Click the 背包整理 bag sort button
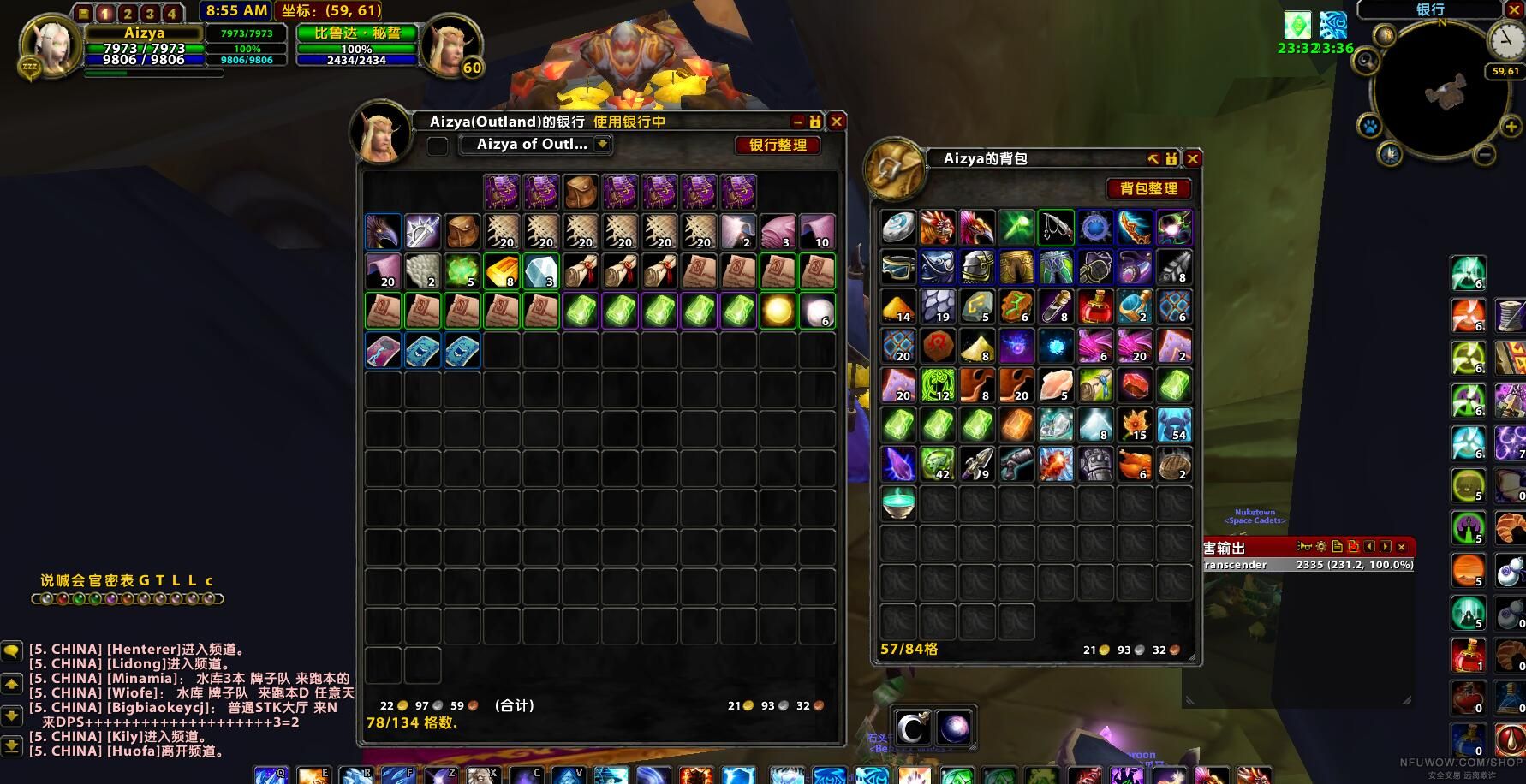1526x784 pixels. pos(1148,188)
